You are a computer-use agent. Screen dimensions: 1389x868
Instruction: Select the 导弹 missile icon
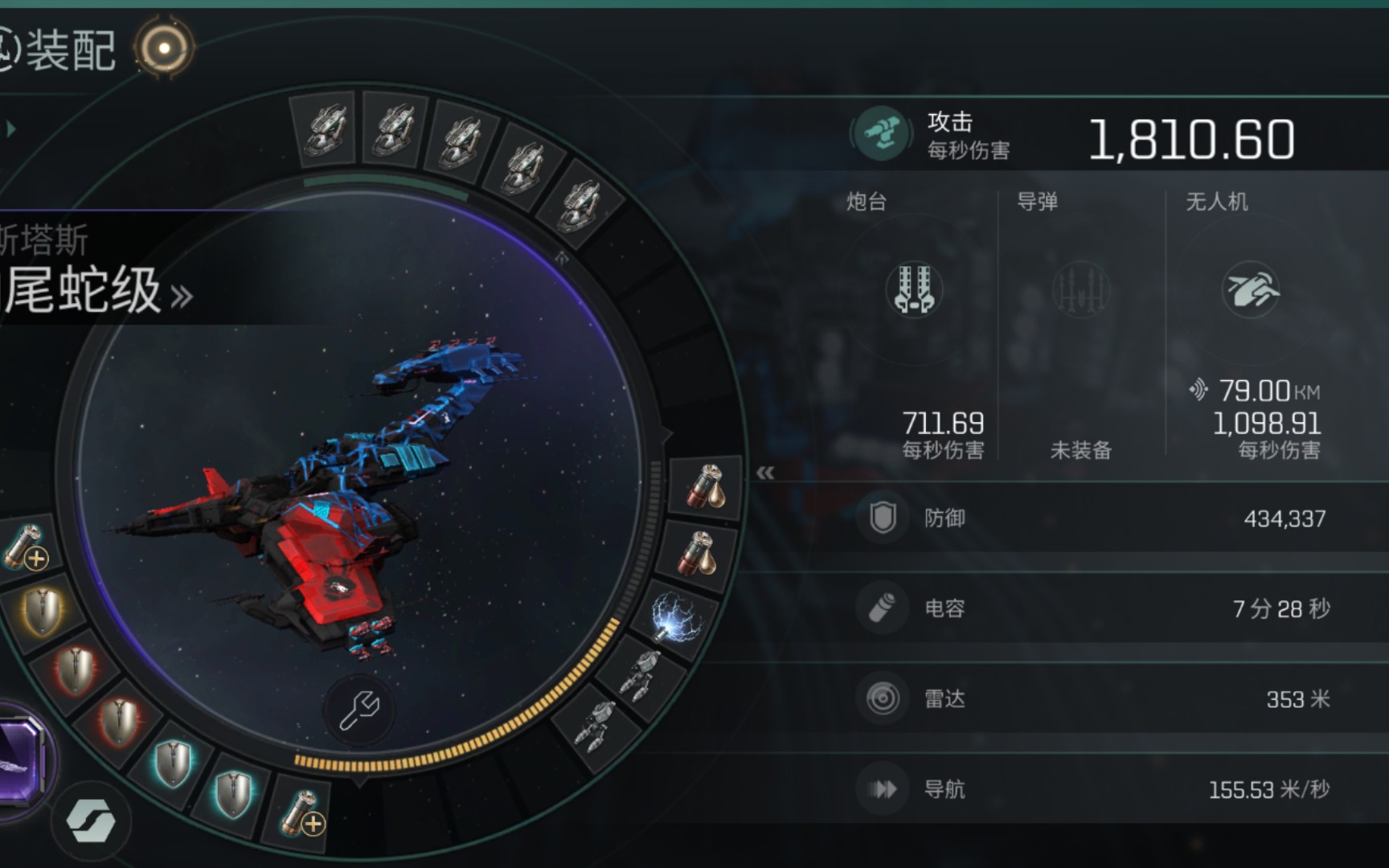point(1081,289)
